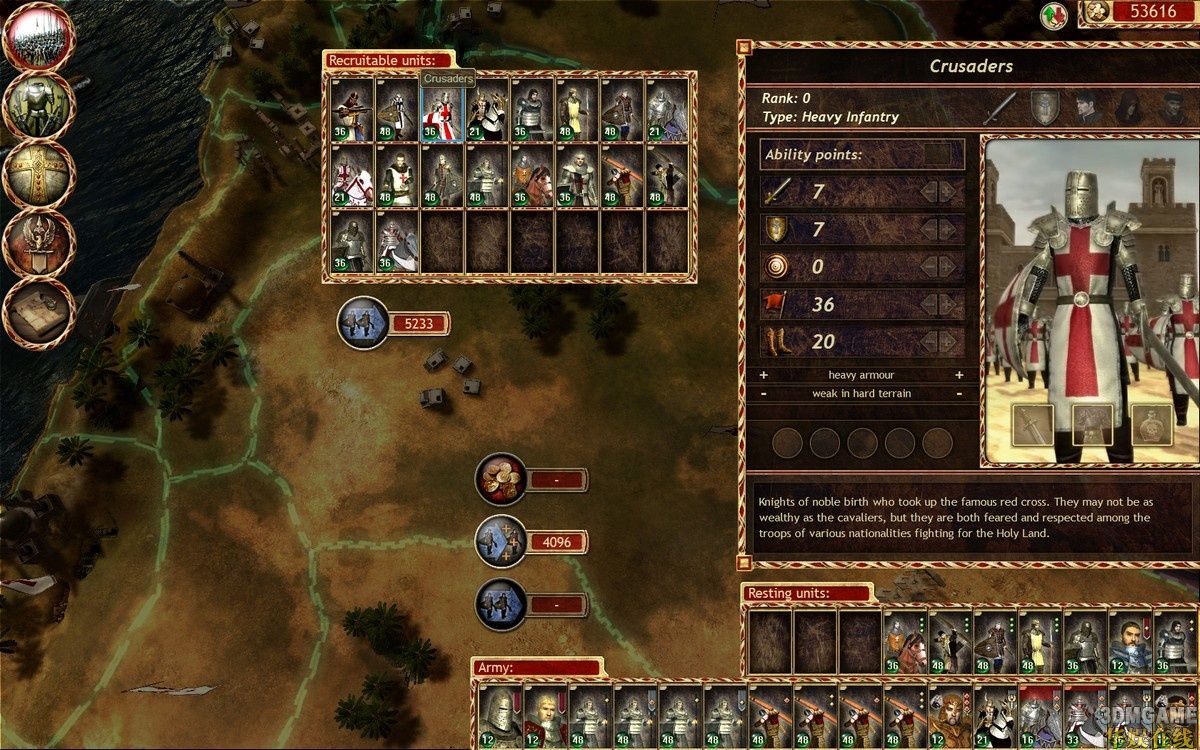The image size is (1200, 750).
Task: Open the army menu with marching soldiers icon
Action: (x=38, y=38)
